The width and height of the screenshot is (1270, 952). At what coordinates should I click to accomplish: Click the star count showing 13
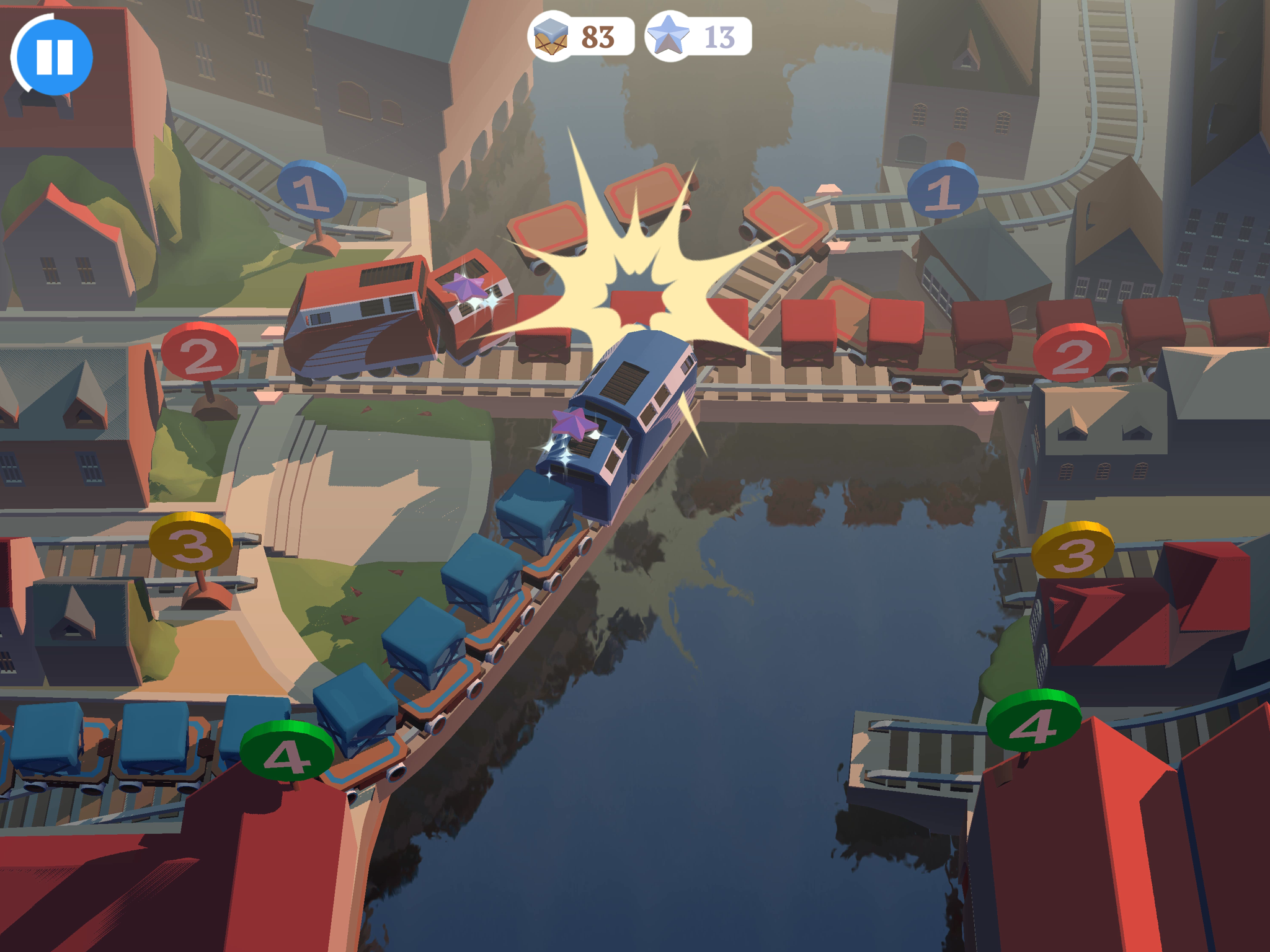[721, 38]
